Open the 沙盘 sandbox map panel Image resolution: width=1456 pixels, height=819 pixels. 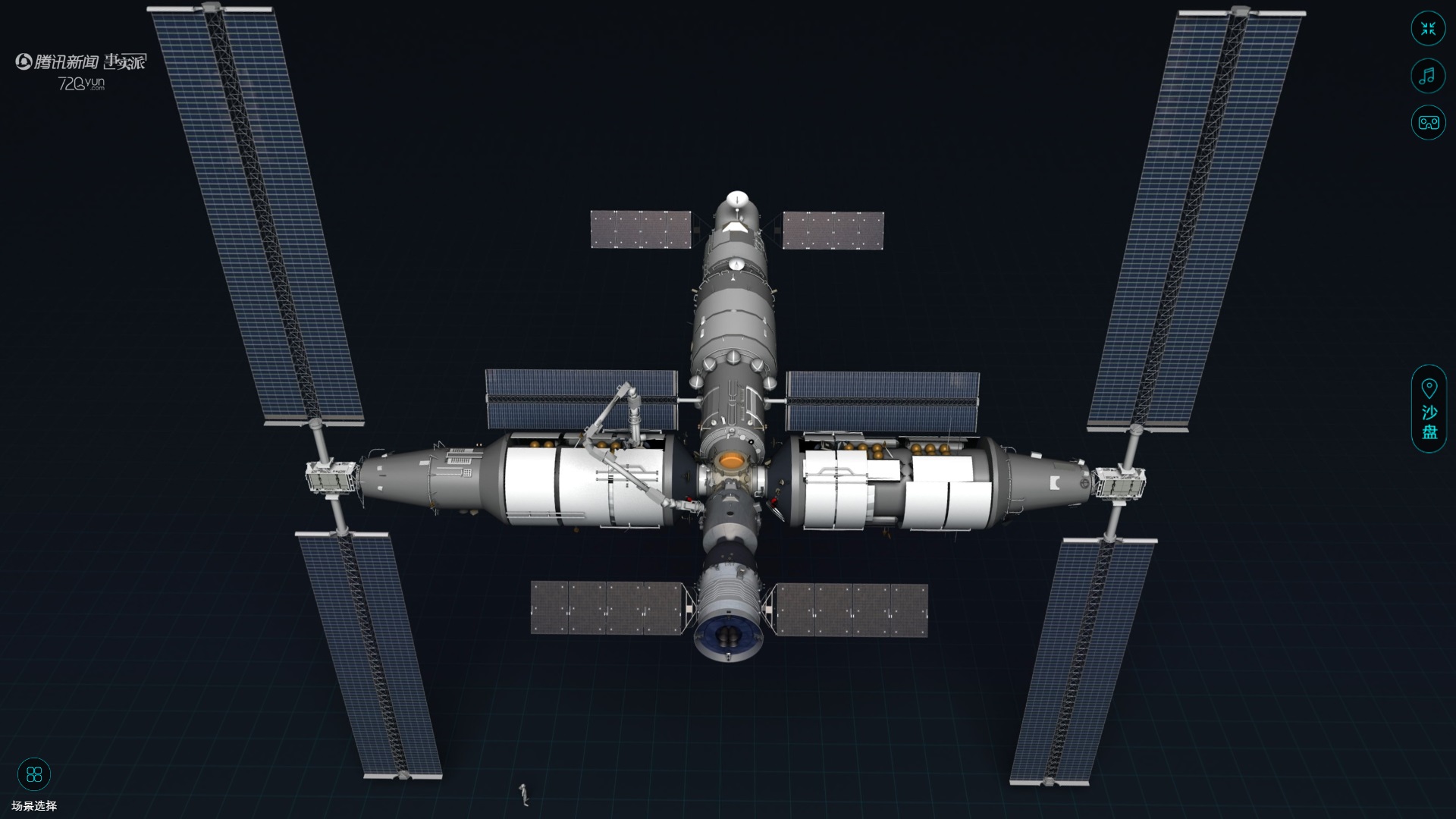click(x=1429, y=409)
